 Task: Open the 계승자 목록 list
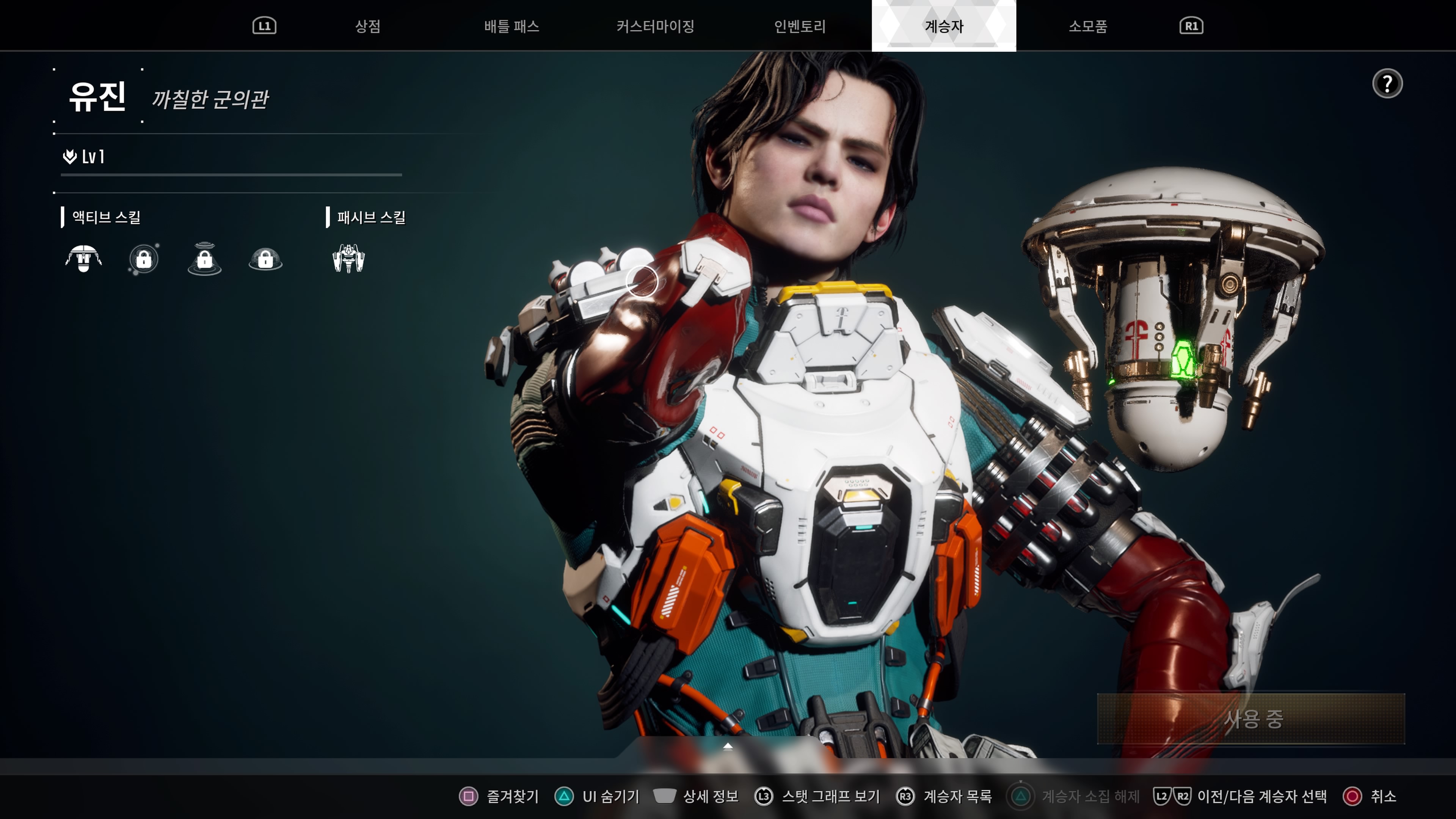point(945,796)
